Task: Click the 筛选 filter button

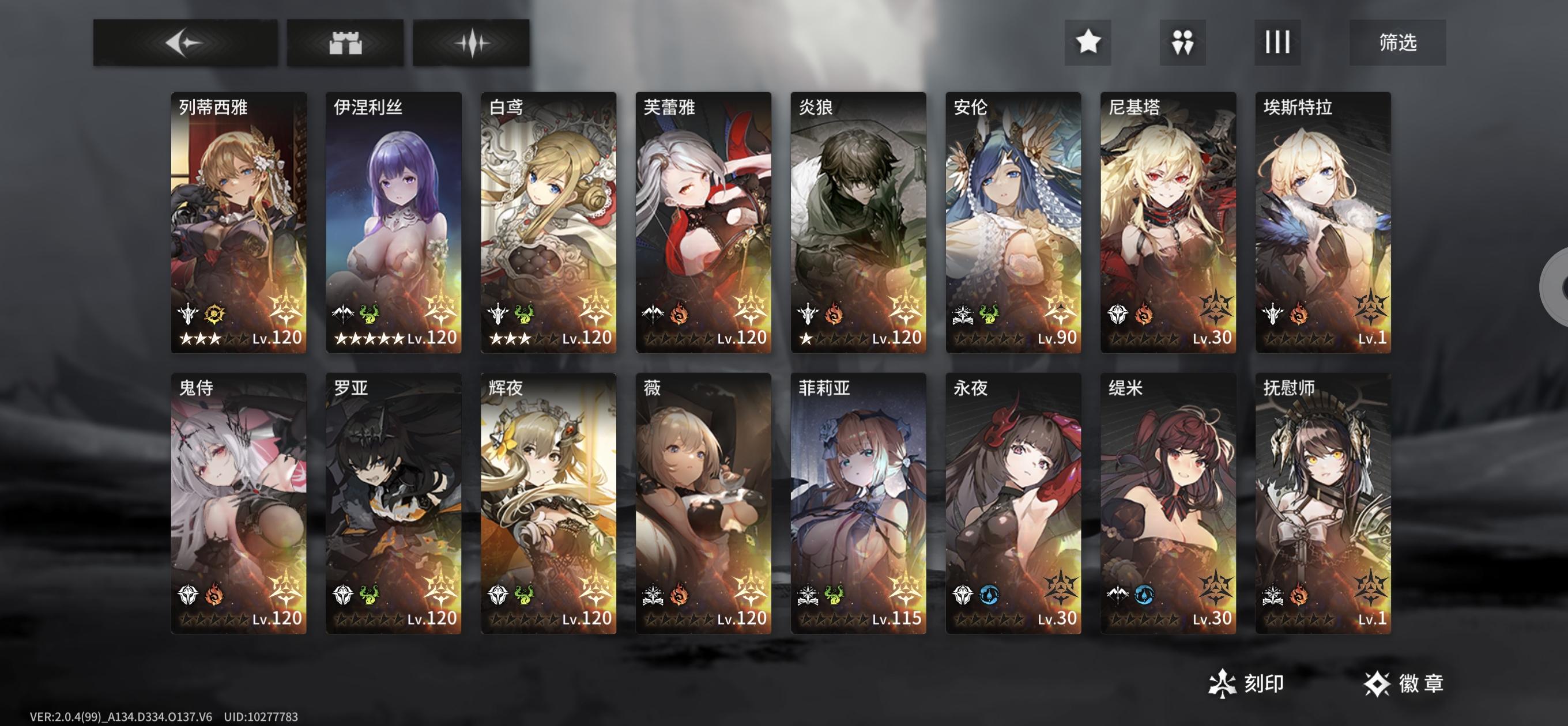Action: click(1397, 42)
